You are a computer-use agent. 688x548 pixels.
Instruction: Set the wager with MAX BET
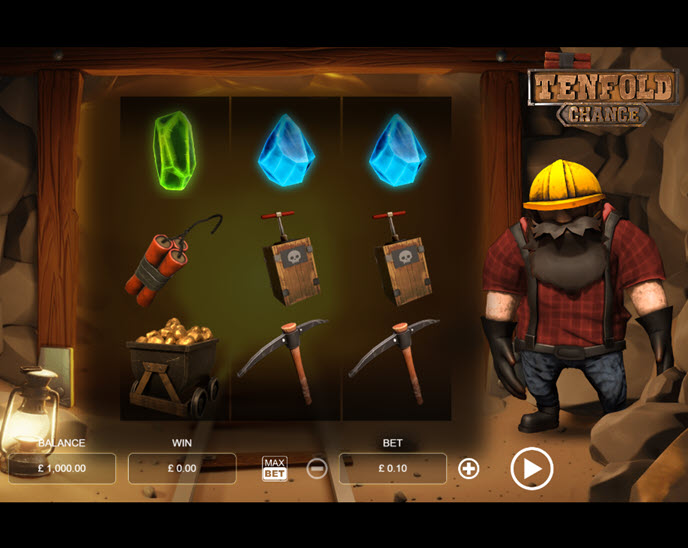click(x=274, y=468)
